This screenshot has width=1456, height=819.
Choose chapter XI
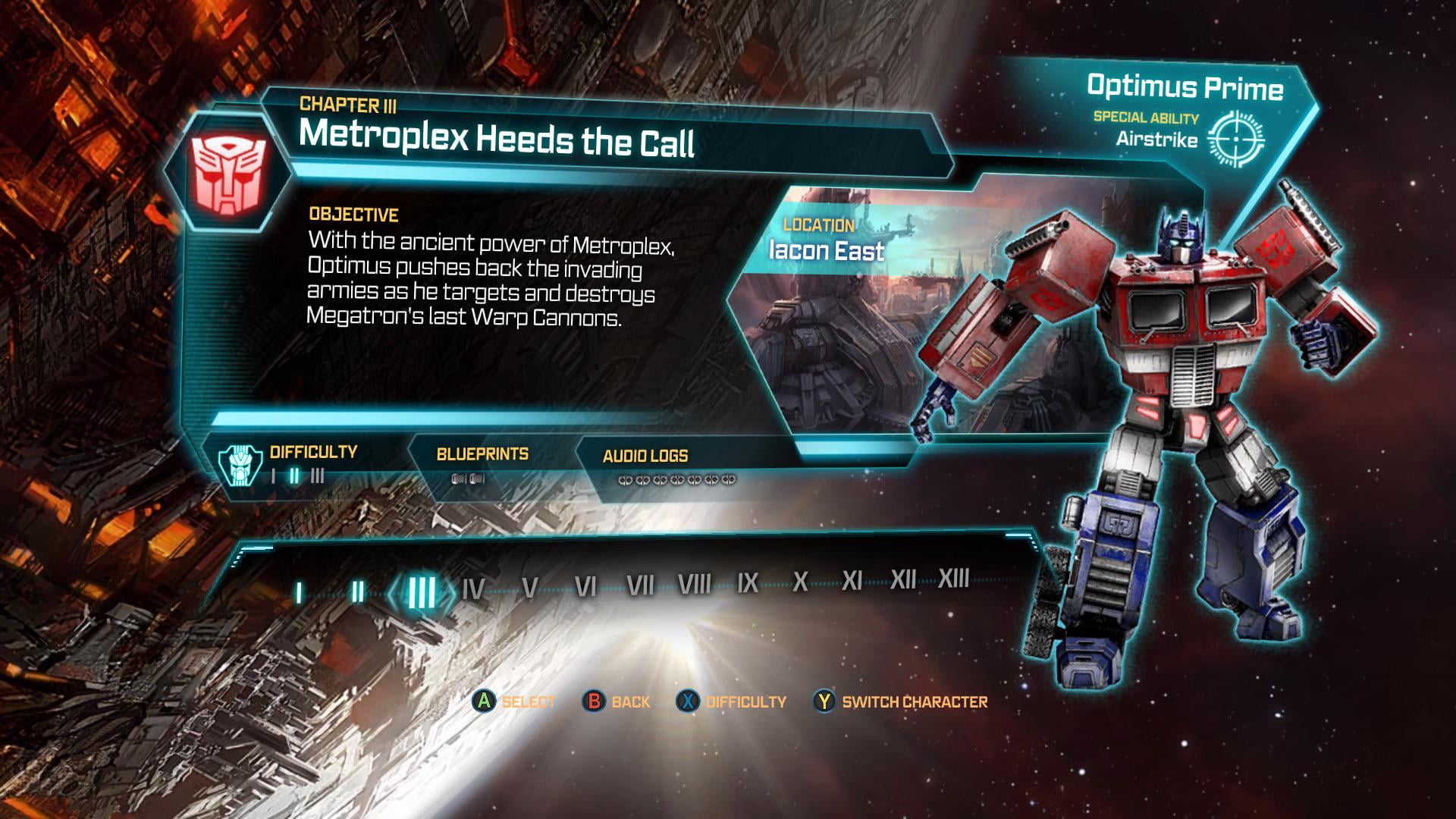coord(852,581)
